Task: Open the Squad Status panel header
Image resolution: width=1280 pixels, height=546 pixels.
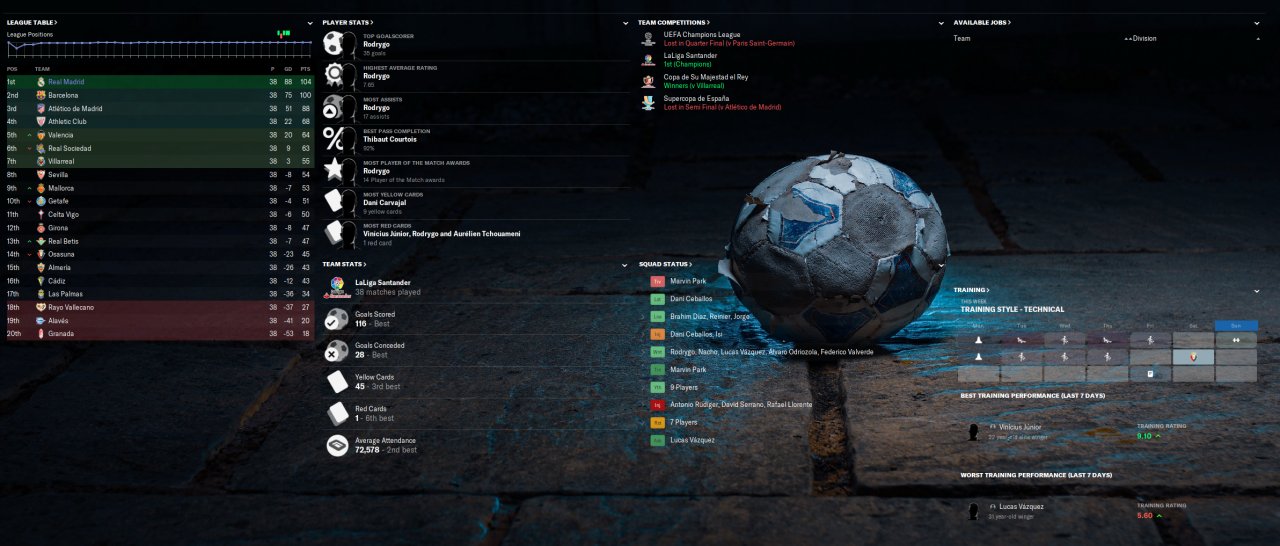Action: 661,264
